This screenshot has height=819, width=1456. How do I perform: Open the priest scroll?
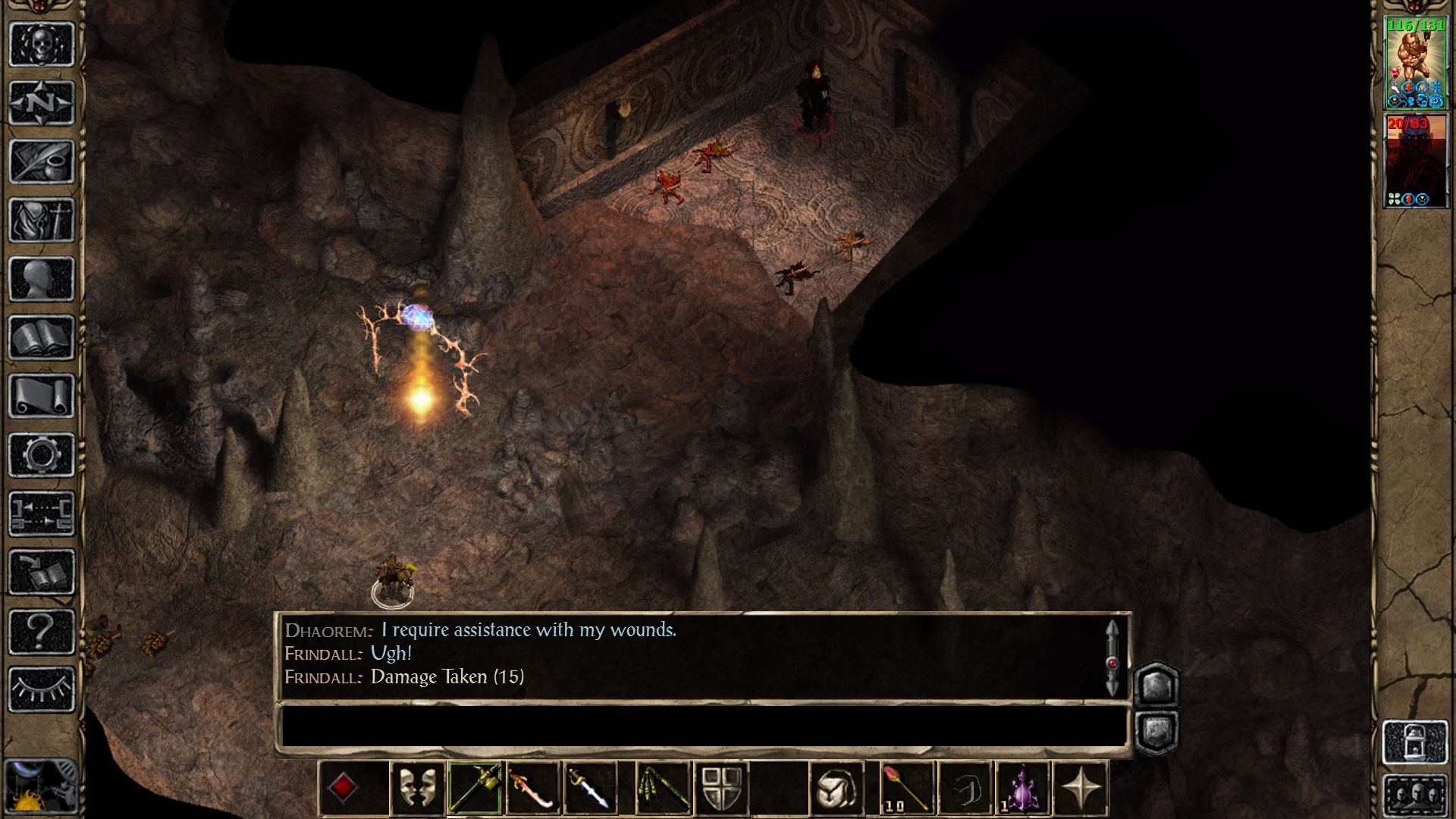tap(42, 396)
